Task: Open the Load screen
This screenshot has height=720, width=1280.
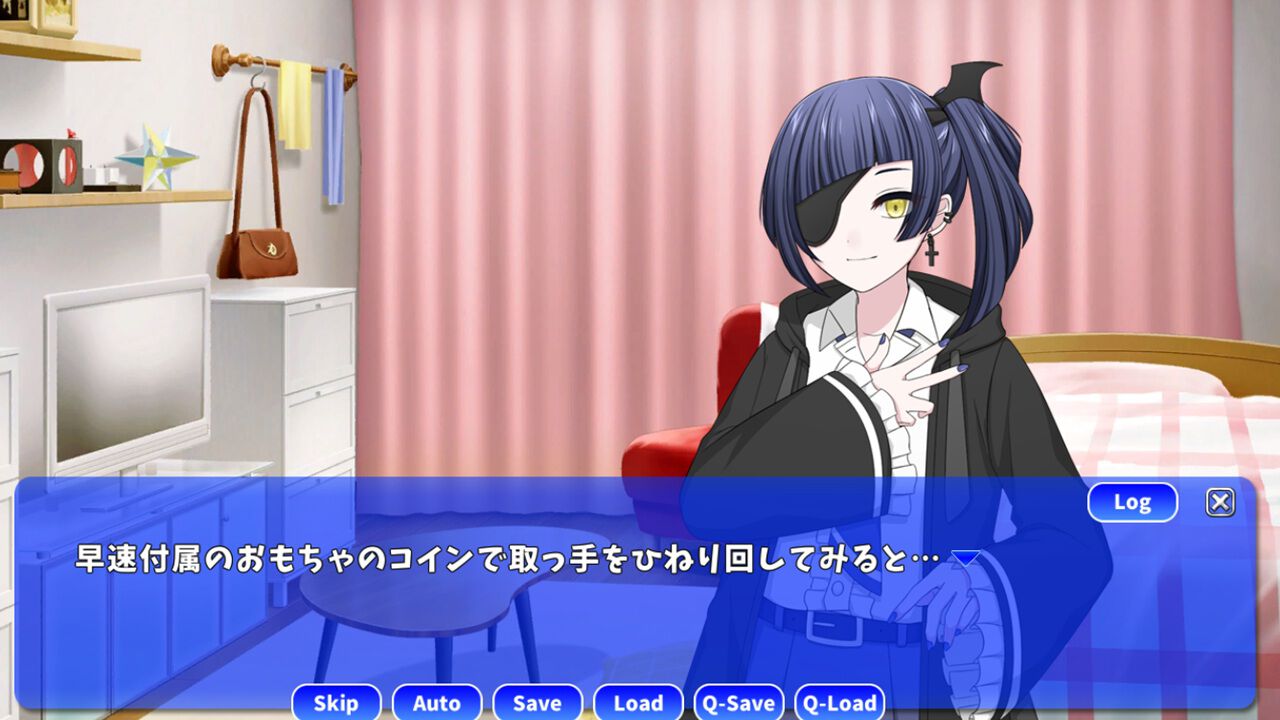Action: point(638,703)
